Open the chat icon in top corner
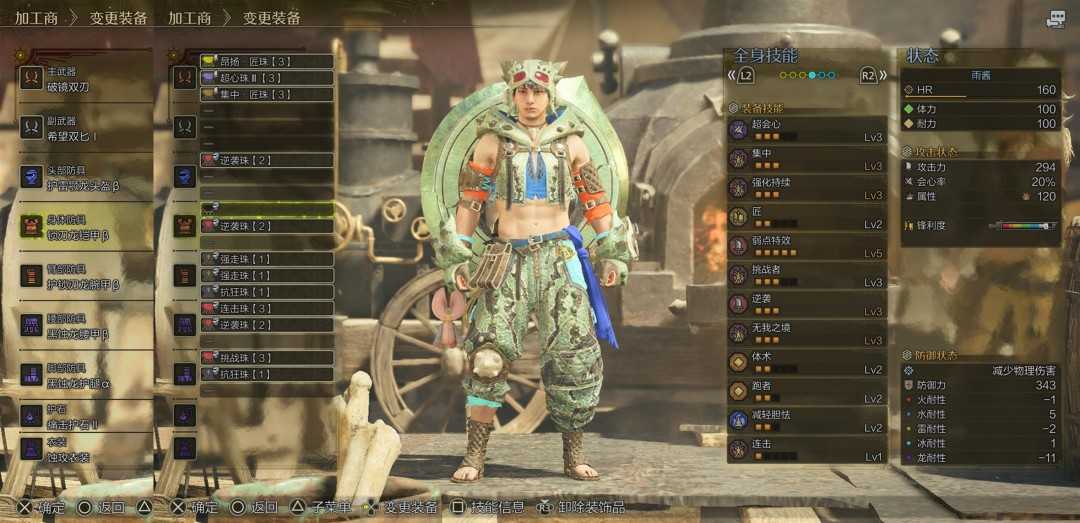This screenshot has width=1080, height=523. point(1056,19)
